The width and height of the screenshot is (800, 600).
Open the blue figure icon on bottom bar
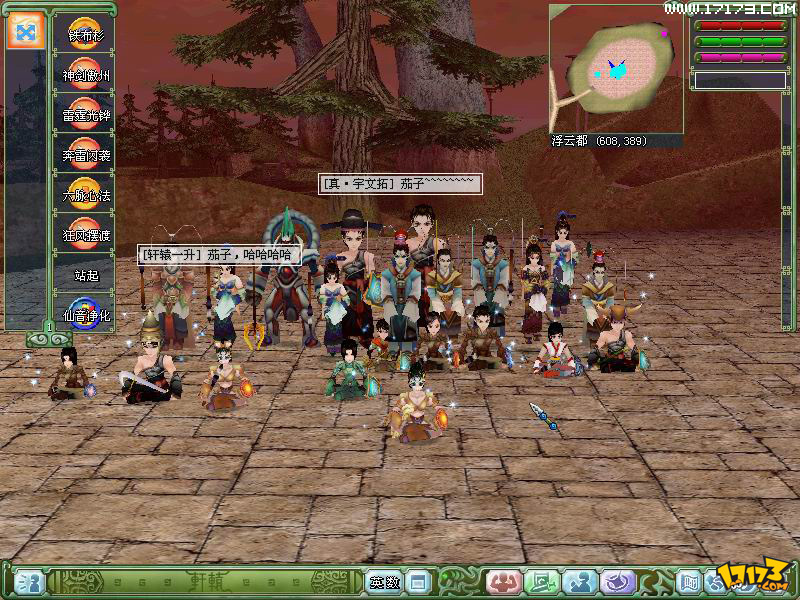[x=579, y=582]
